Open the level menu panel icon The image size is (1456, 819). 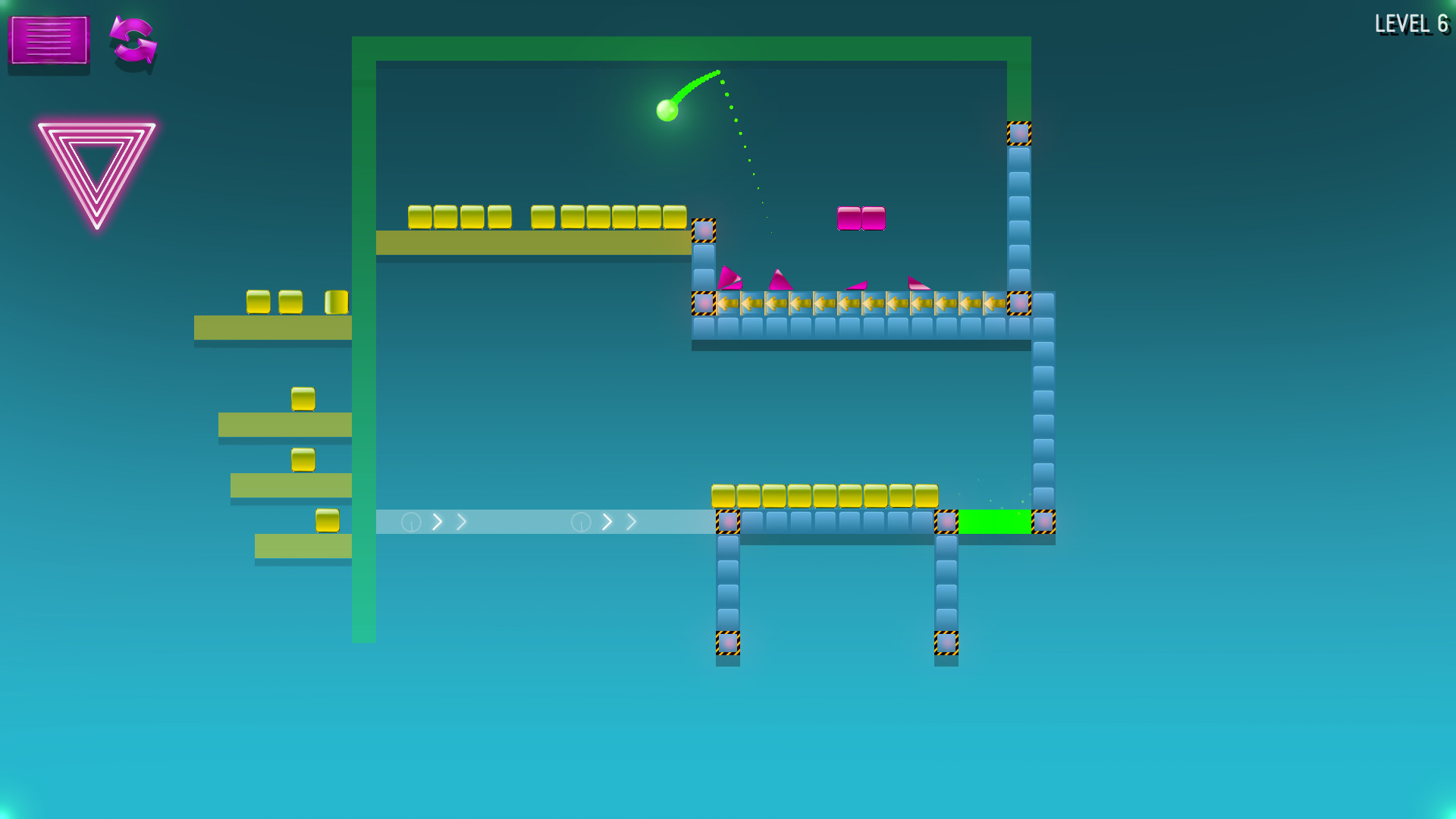pyautogui.click(x=48, y=43)
